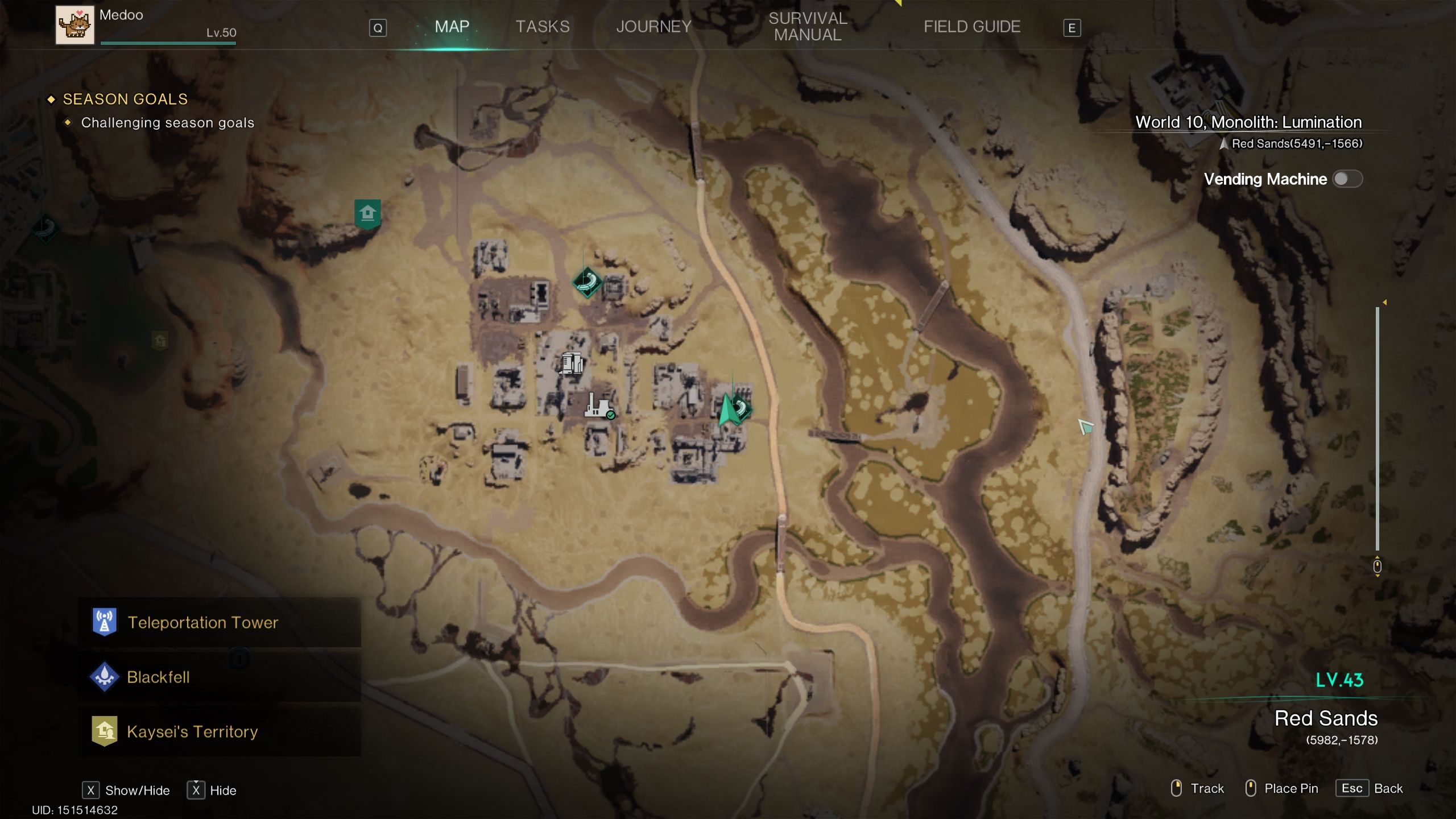This screenshot has height=819, width=1456.
Task: Open the Journey tab
Action: (653, 27)
